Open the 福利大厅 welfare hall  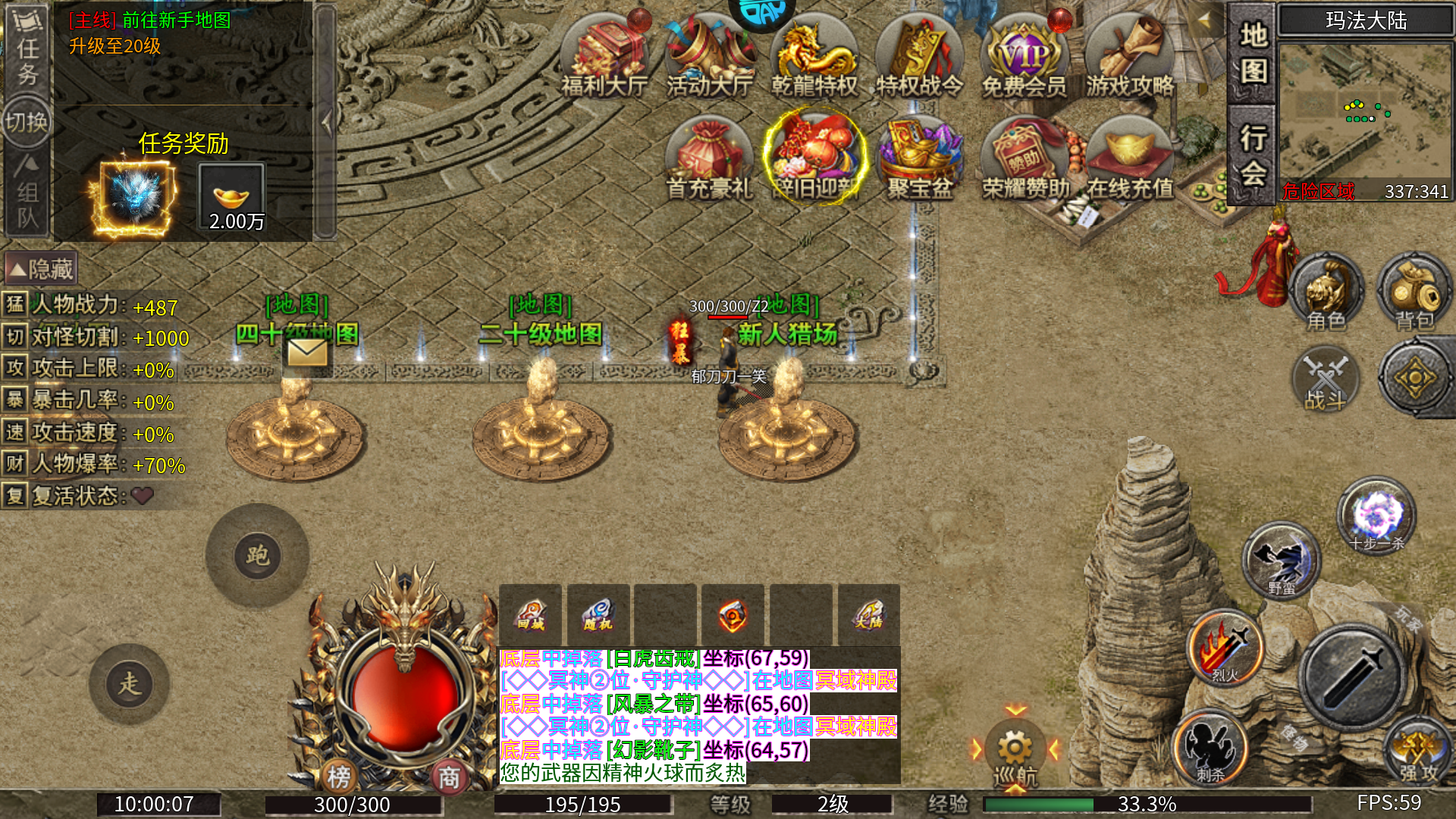604,57
